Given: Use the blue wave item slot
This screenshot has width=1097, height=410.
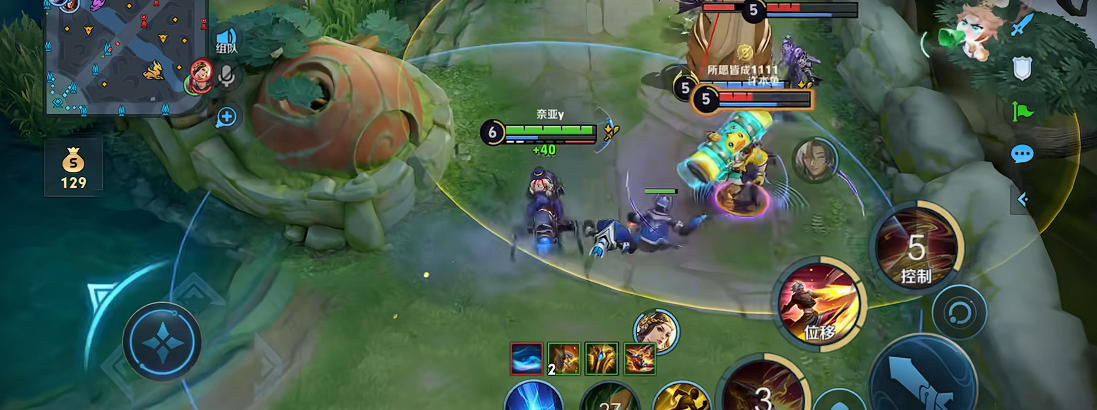Looking at the screenshot, I should [527, 358].
